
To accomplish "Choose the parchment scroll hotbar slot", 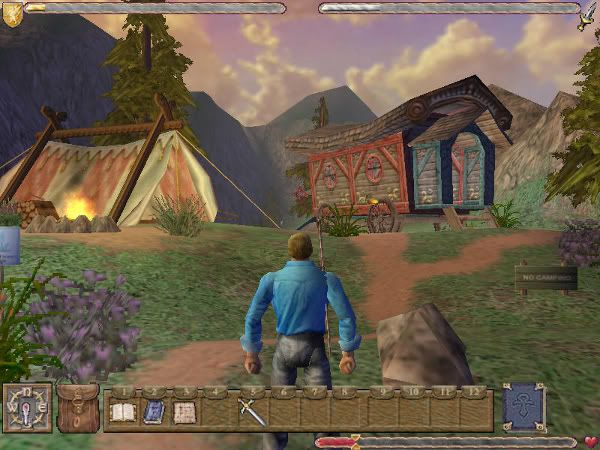I will click(x=184, y=412).
